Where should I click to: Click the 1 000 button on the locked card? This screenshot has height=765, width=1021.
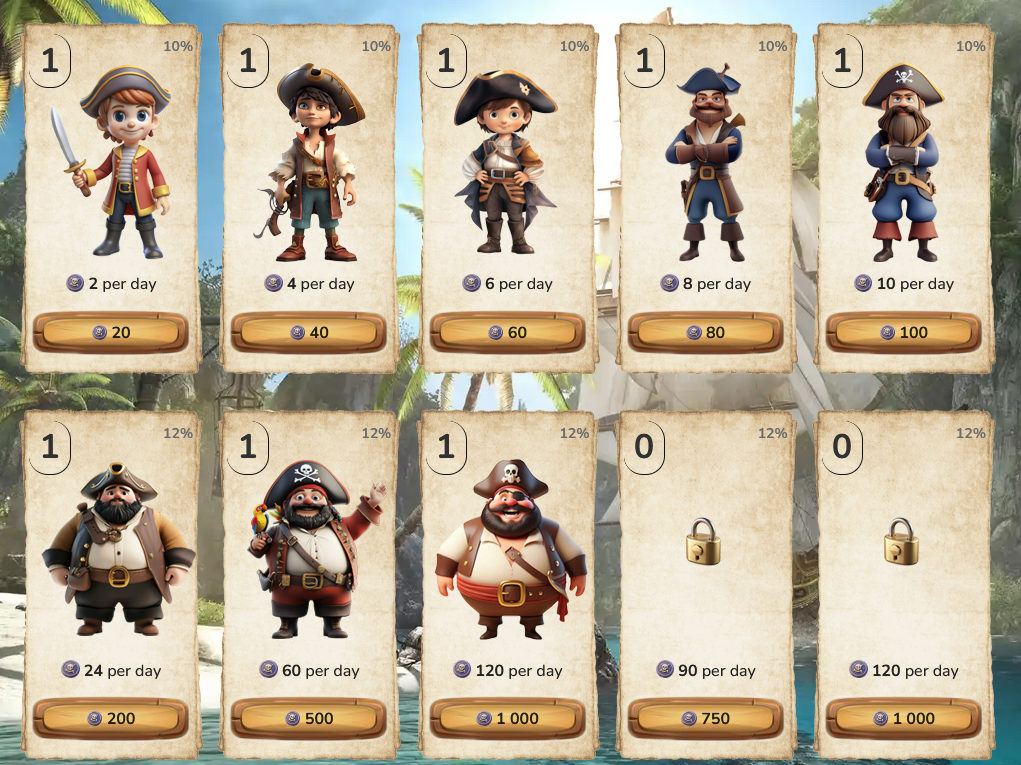[x=903, y=718]
